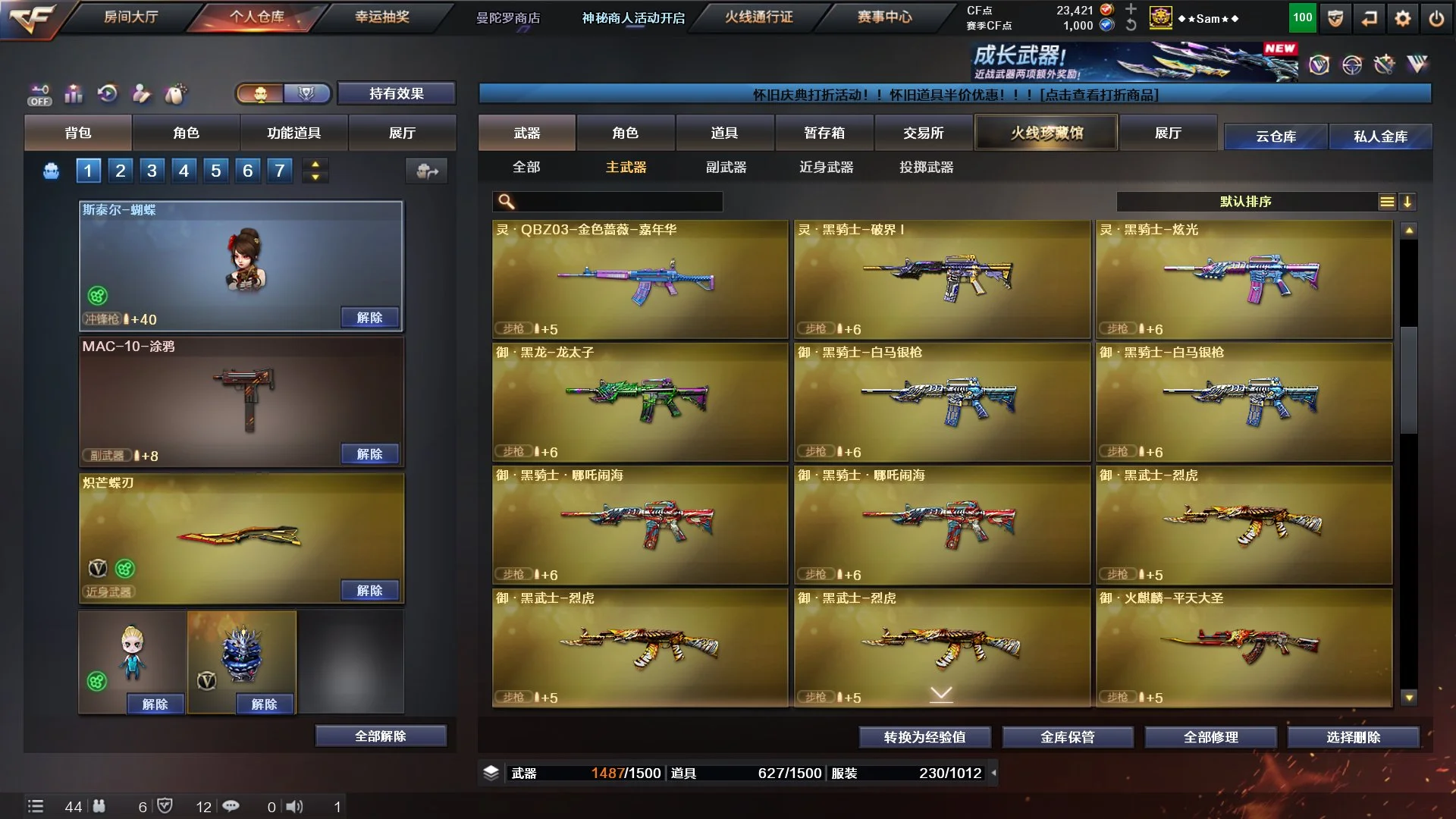
Task: Unequip MAC-10-涂鸦 with 解除
Action: [x=369, y=453]
